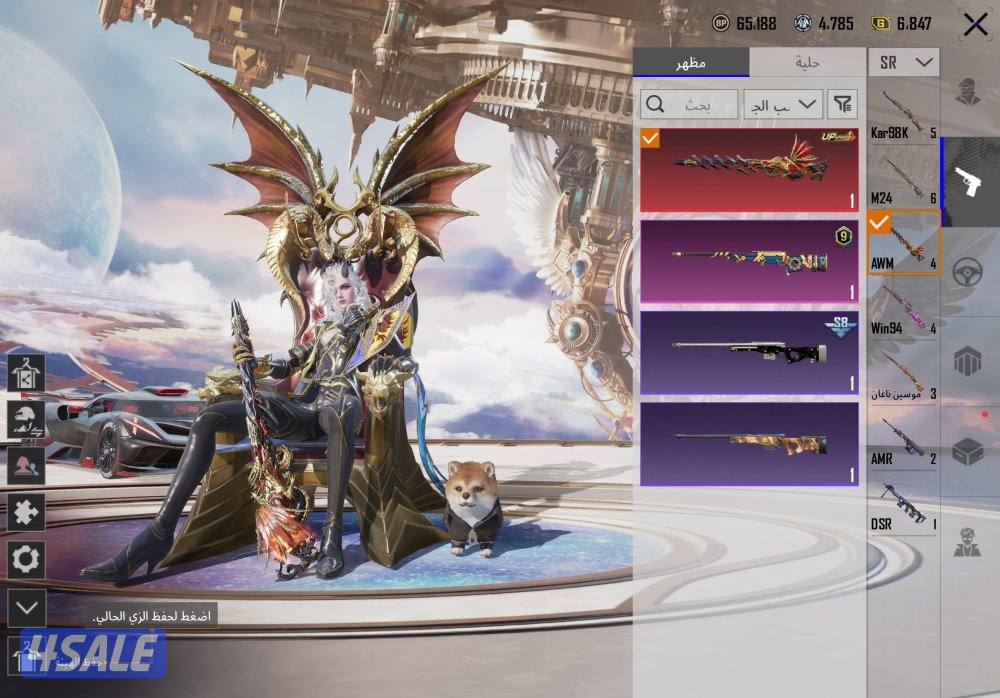Click the gear settings icon
1000x698 pixels.
[26, 559]
